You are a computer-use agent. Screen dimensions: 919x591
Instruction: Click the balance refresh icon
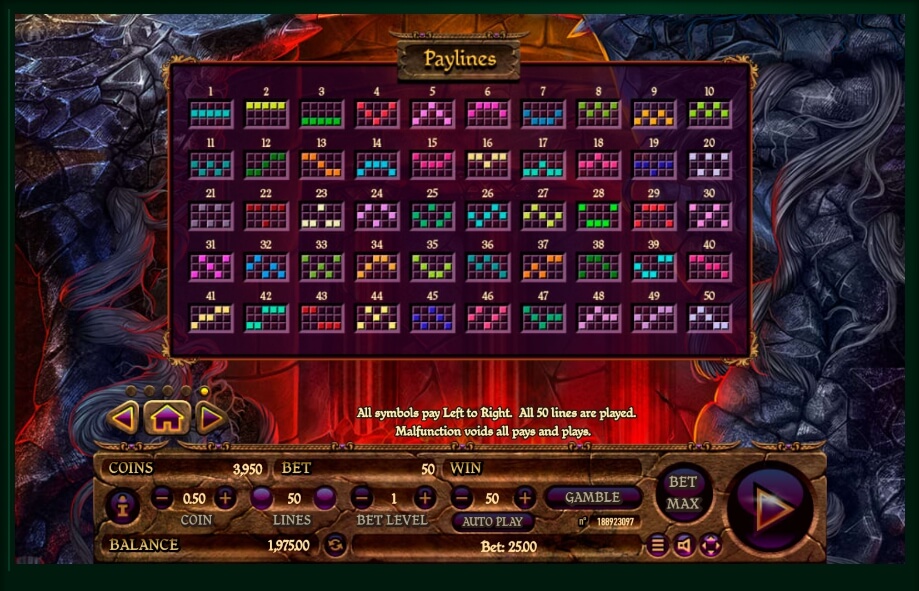(336, 545)
